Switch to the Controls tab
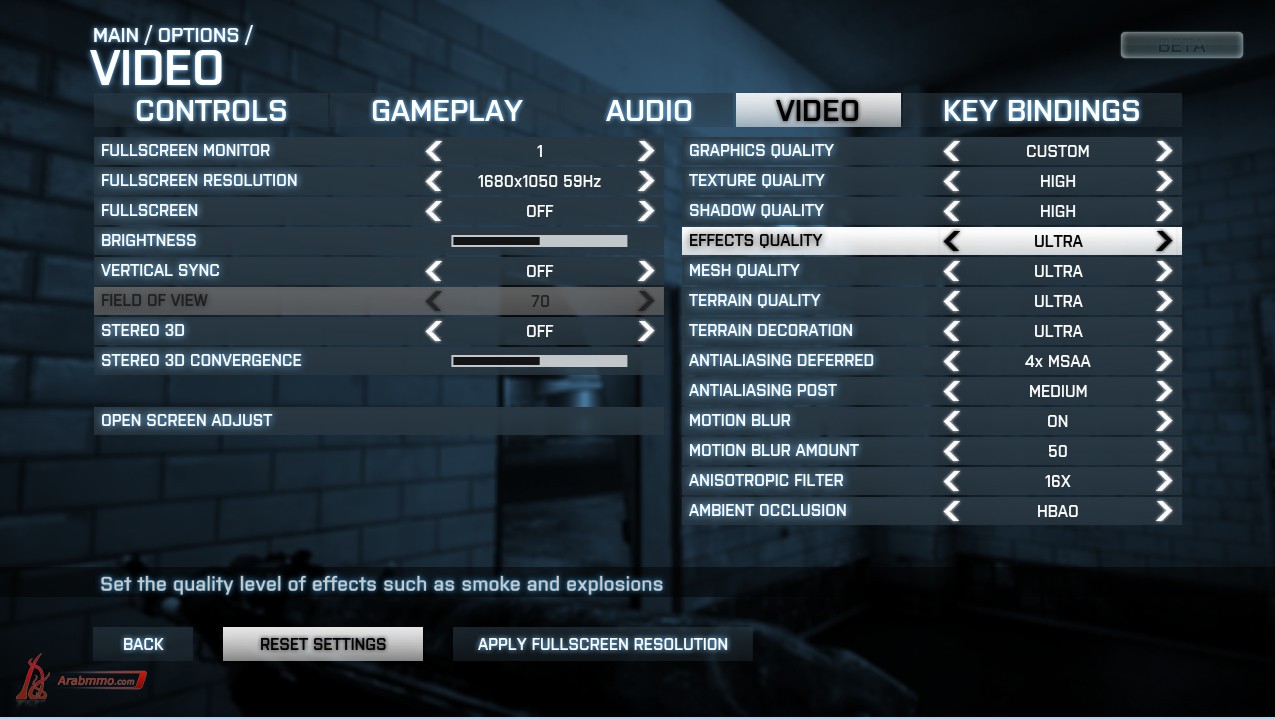Viewport: 1275px width, 719px height. coord(211,111)
